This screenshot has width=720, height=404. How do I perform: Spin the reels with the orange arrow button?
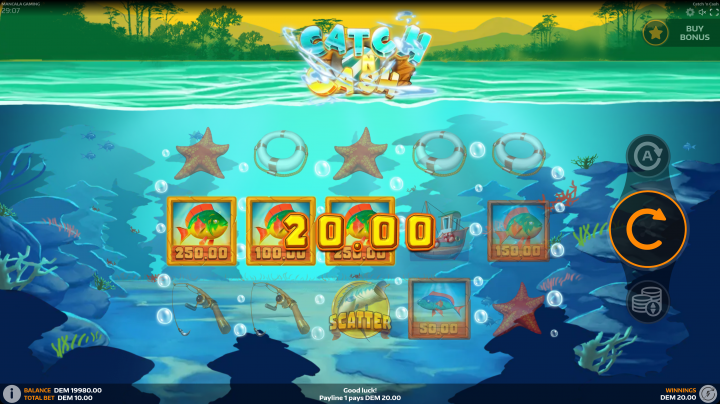[648, 229]
